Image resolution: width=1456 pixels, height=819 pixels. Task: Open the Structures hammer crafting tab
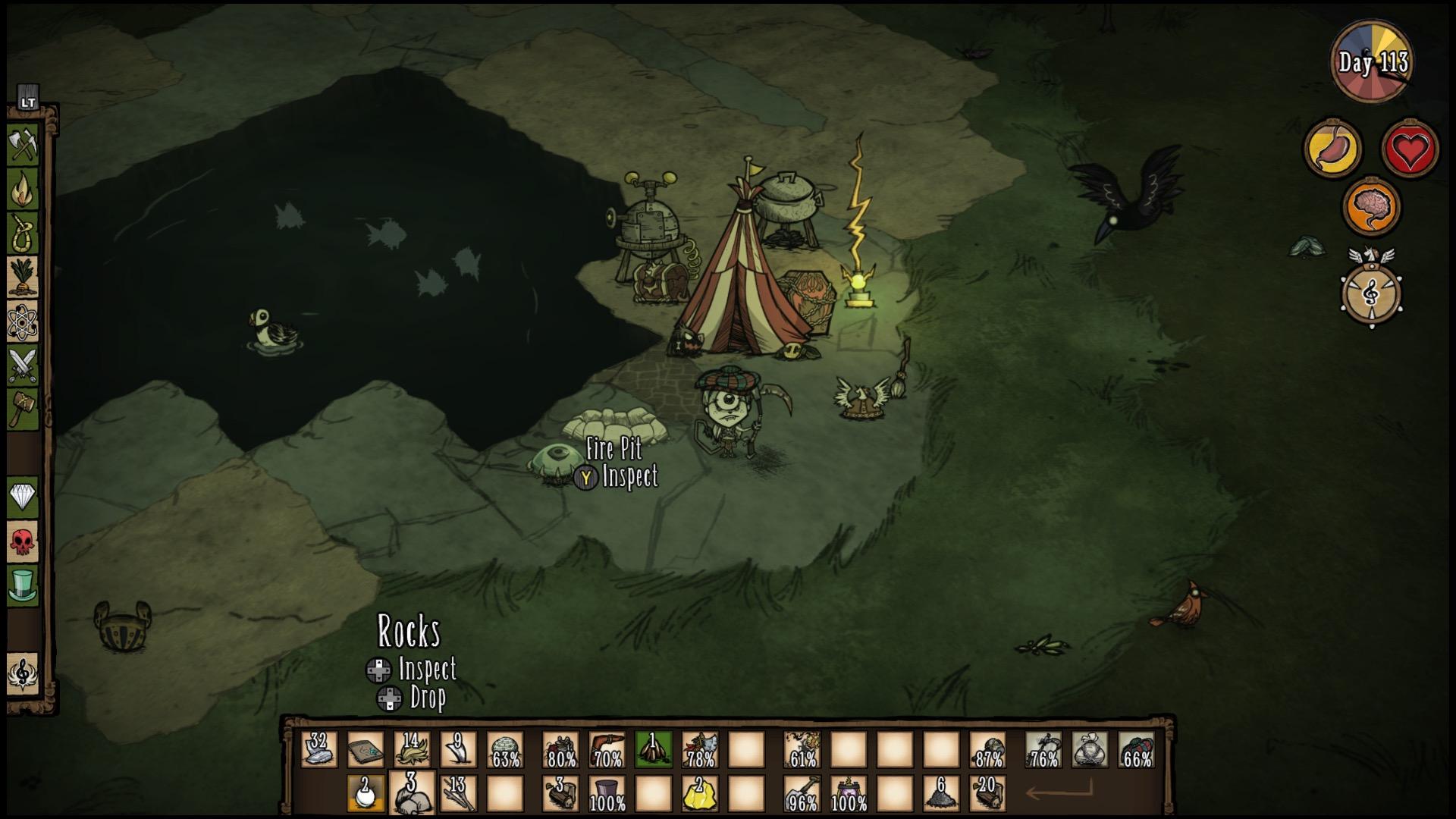(x=23, y=409)
